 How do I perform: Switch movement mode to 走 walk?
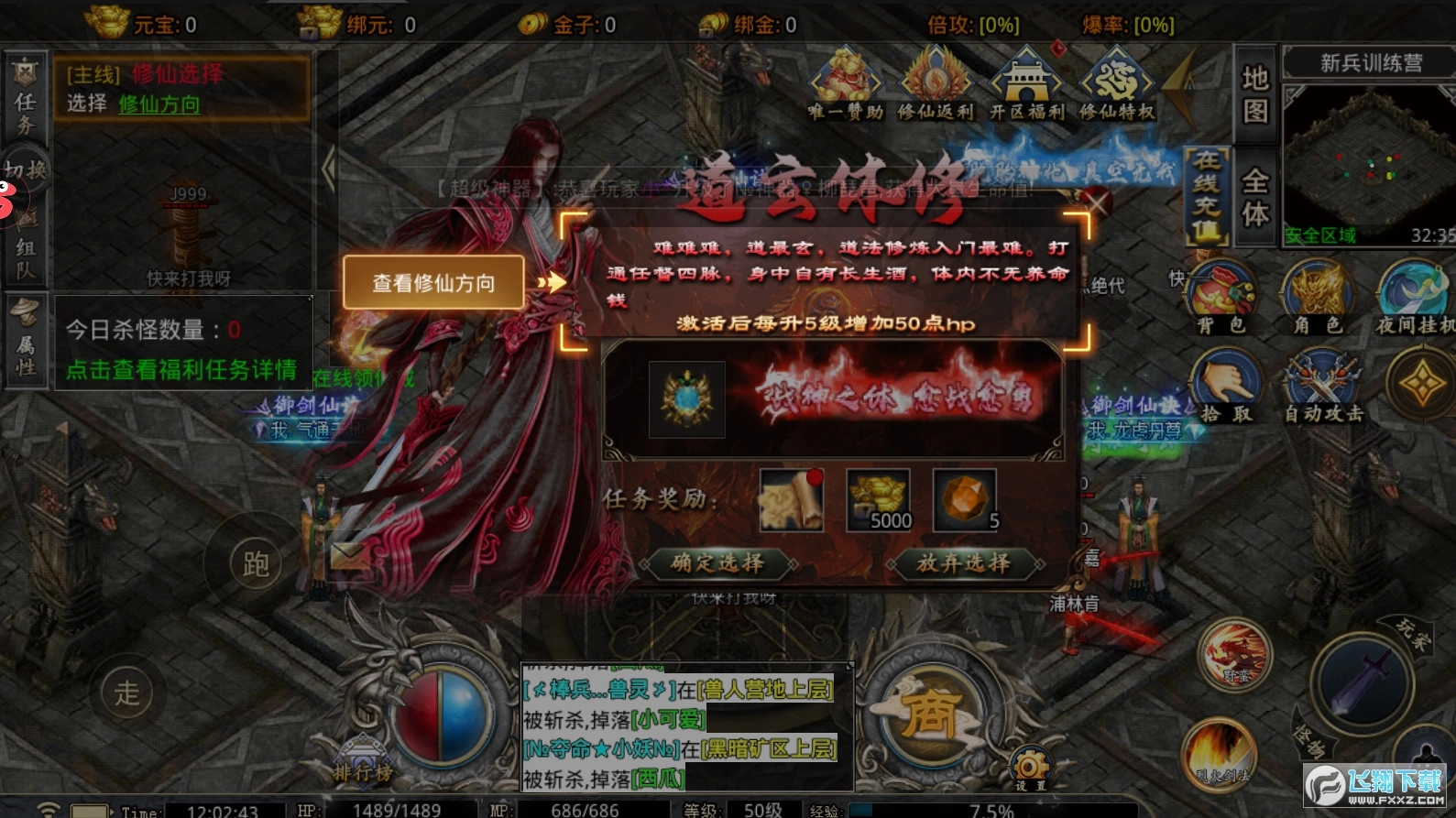pyautogui.click(x=128, y=692)
